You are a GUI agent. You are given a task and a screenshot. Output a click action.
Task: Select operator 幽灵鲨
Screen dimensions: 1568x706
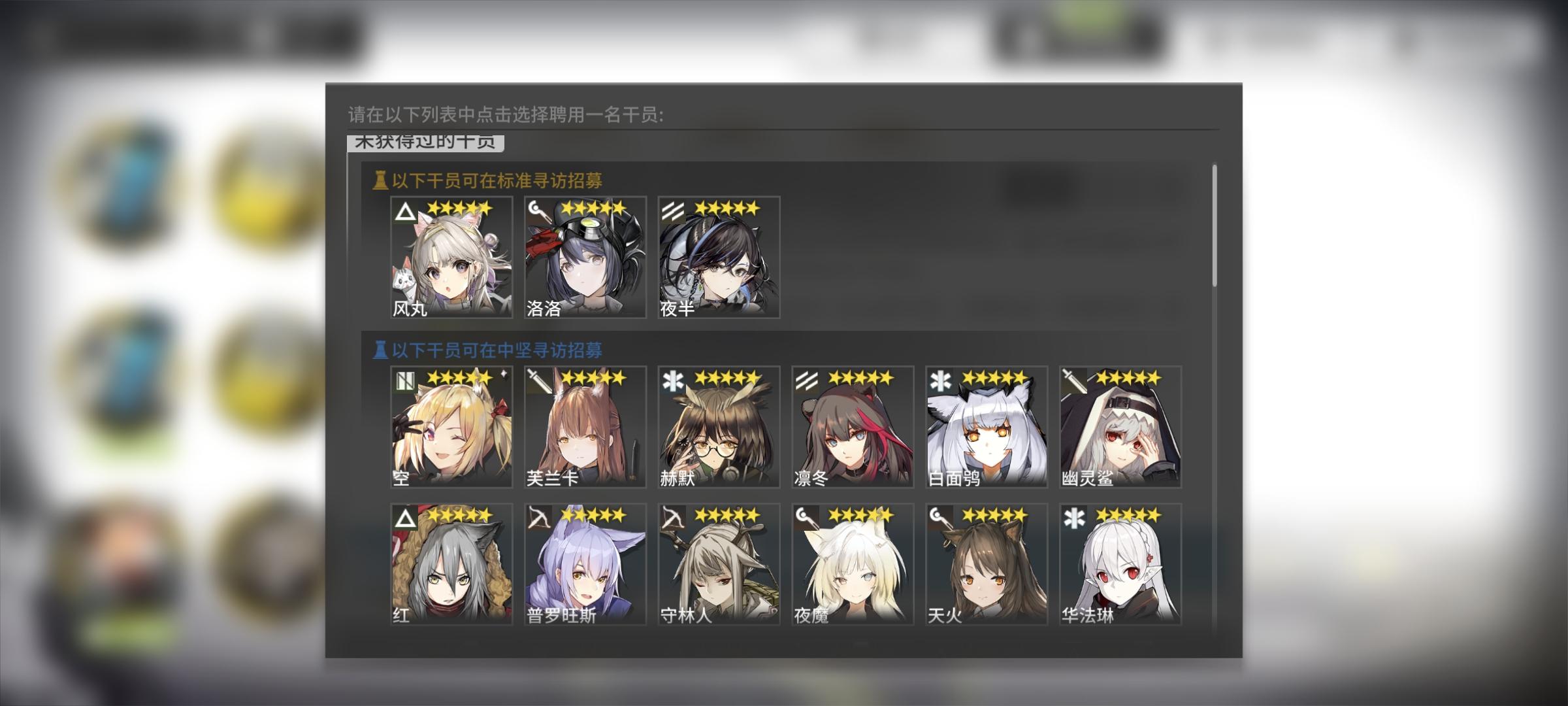pyautogui.click(x=1120, y=428)
